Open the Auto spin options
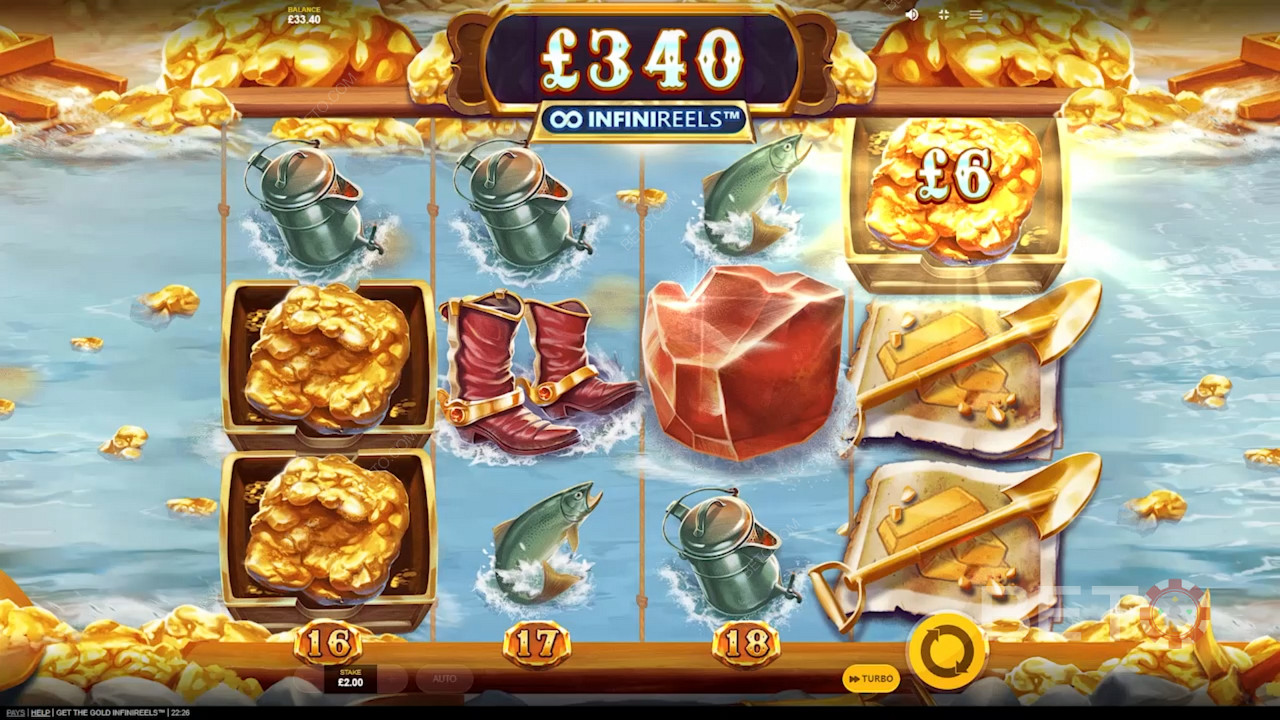The image size is (1280, 720). click(x=444, y=679)
